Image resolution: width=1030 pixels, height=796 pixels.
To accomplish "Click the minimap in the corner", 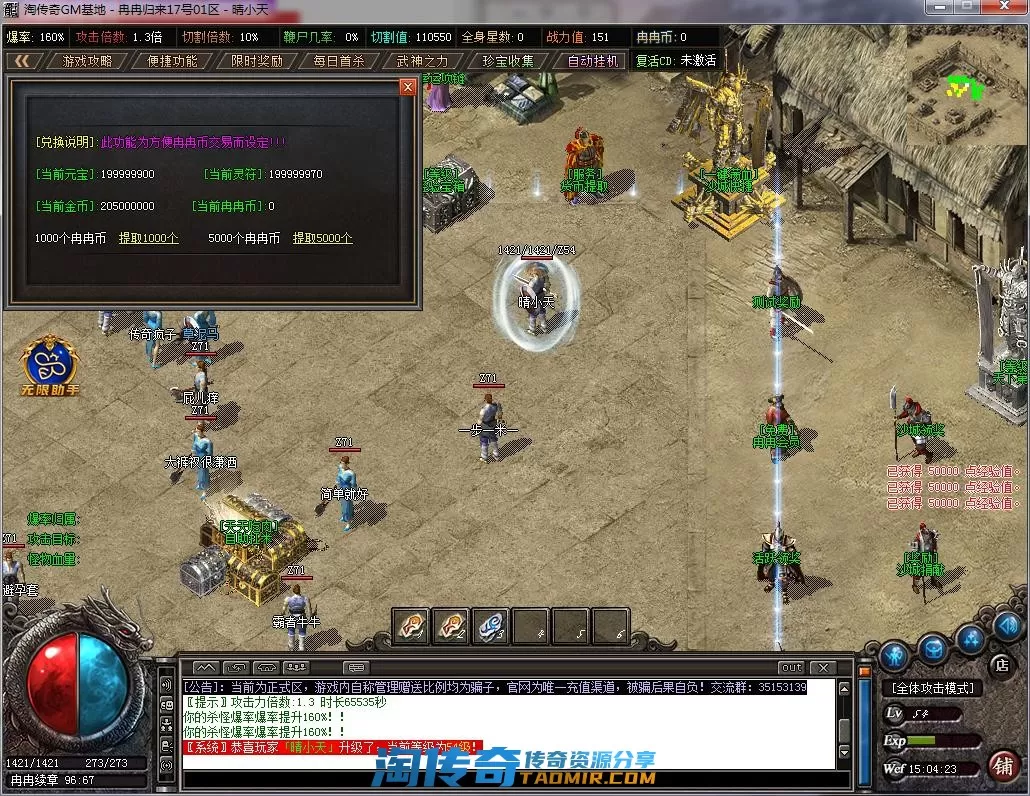I will [964, 88].
